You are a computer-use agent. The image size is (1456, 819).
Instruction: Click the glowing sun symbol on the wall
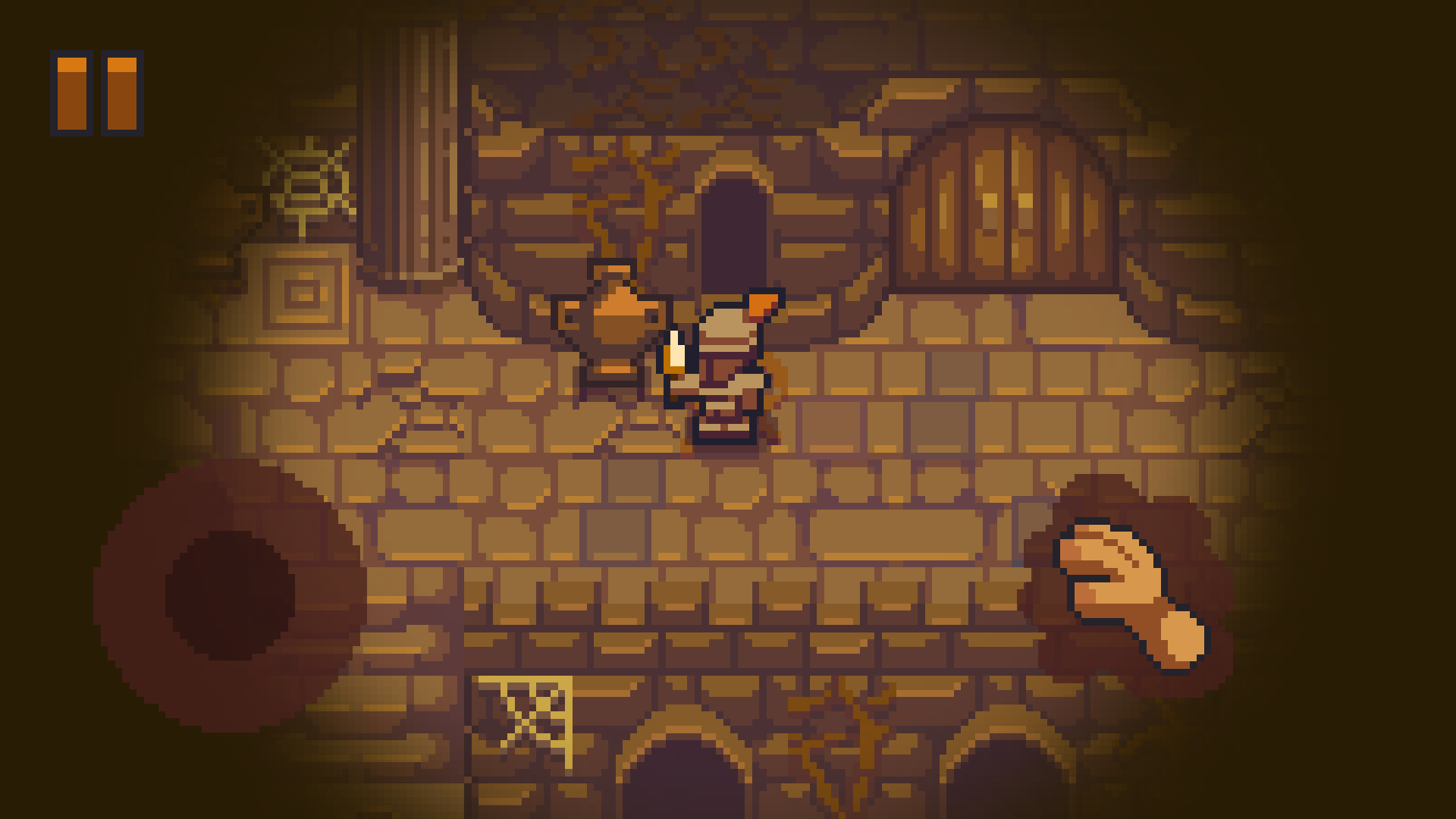tap(307, 178)
